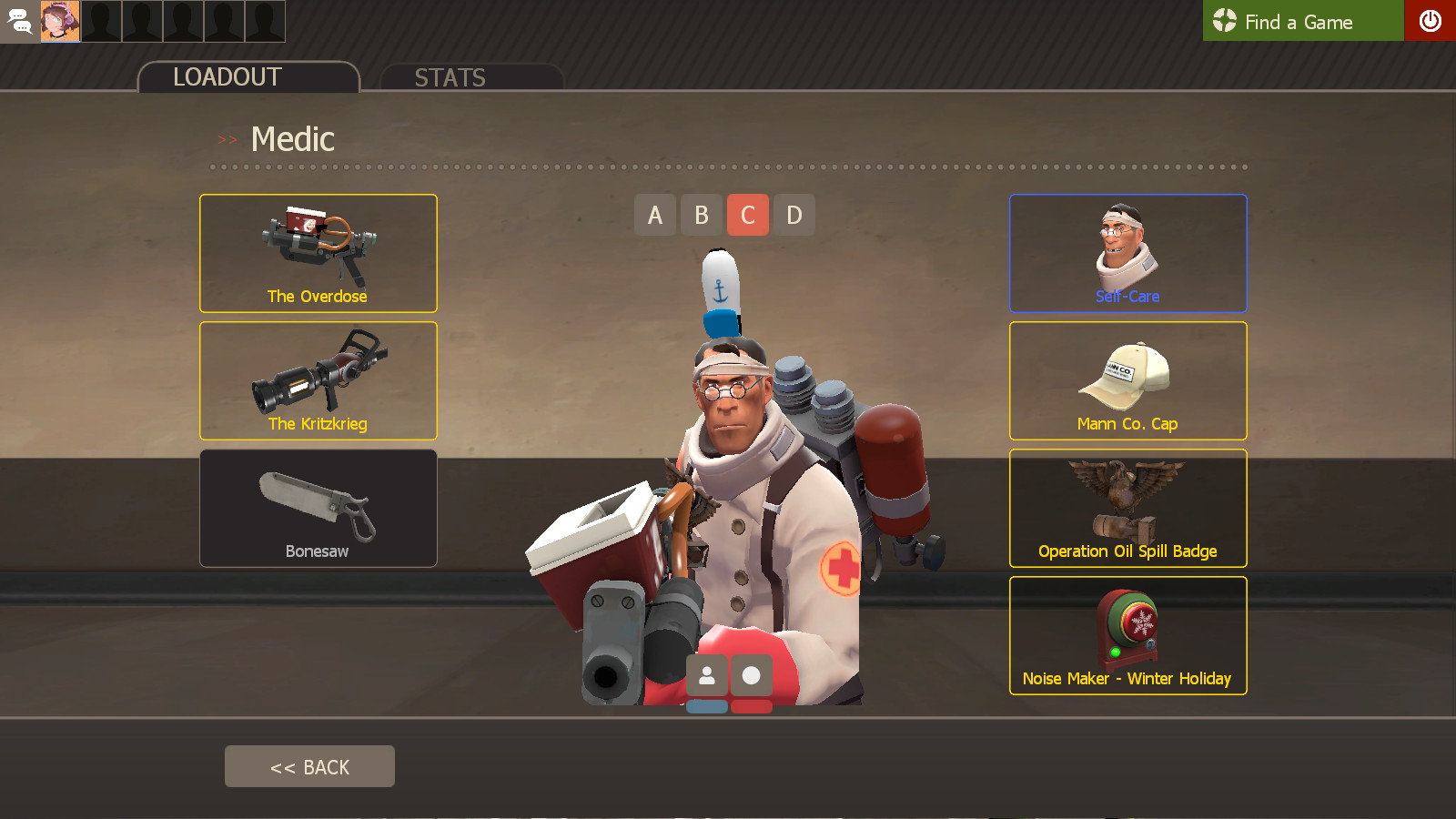Select The Overdose primary weapon slot
The image size is (1456, 819).
318,253
